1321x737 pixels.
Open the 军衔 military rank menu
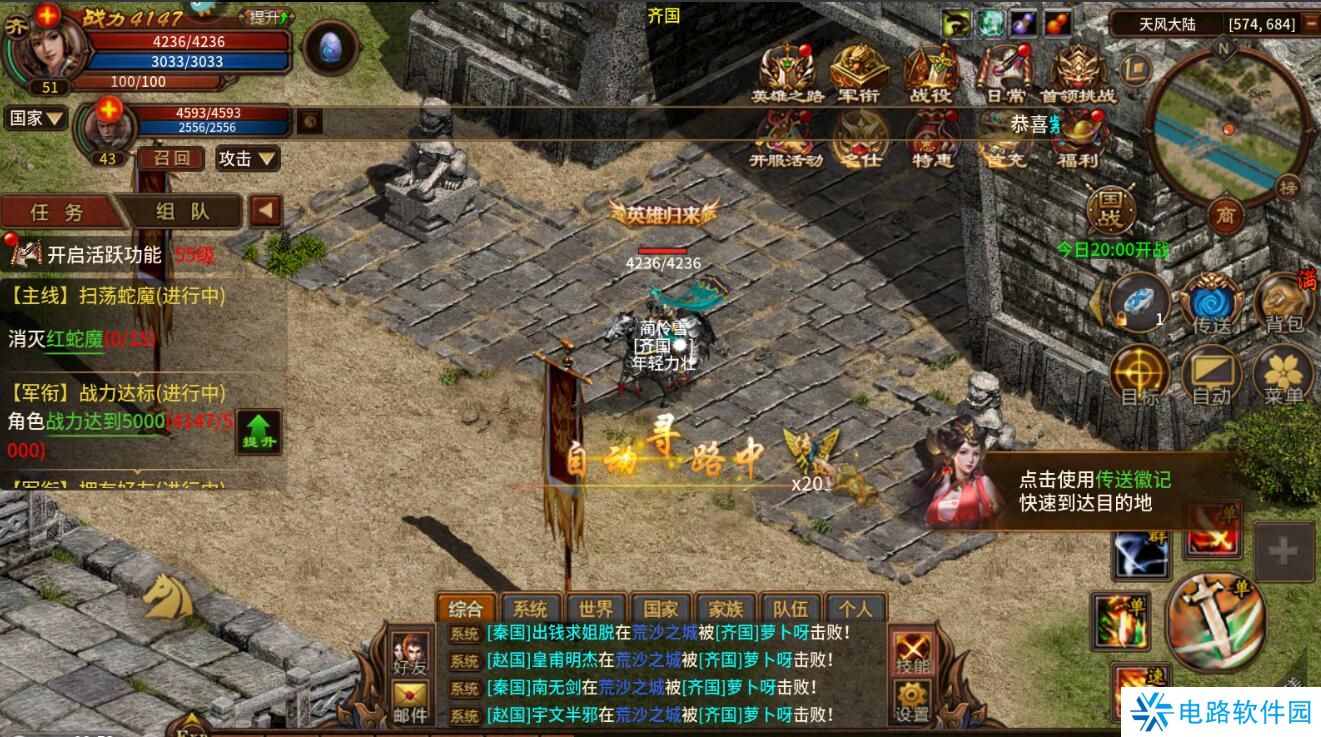[858, 74]
